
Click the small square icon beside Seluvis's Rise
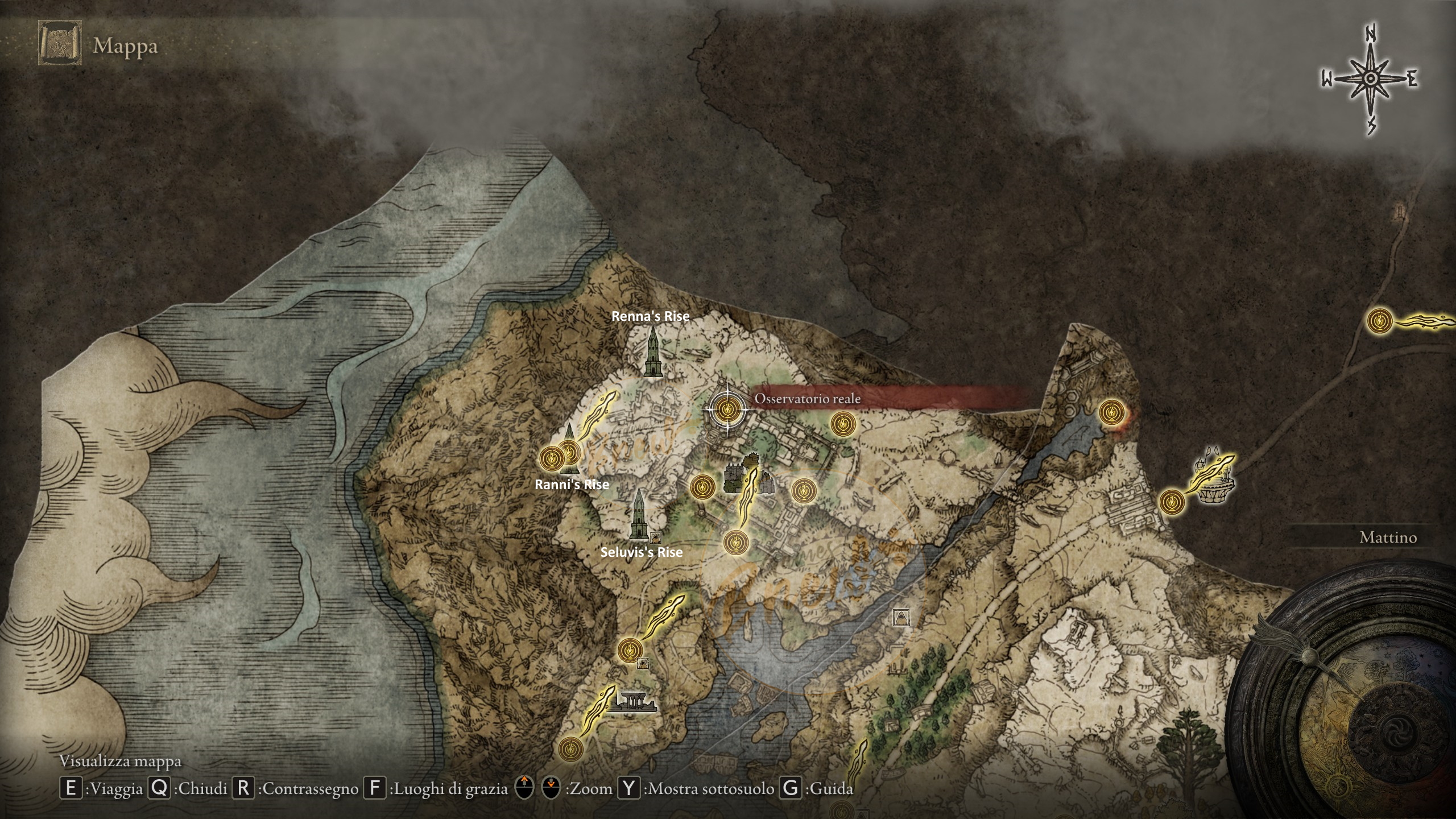(655, 536)
